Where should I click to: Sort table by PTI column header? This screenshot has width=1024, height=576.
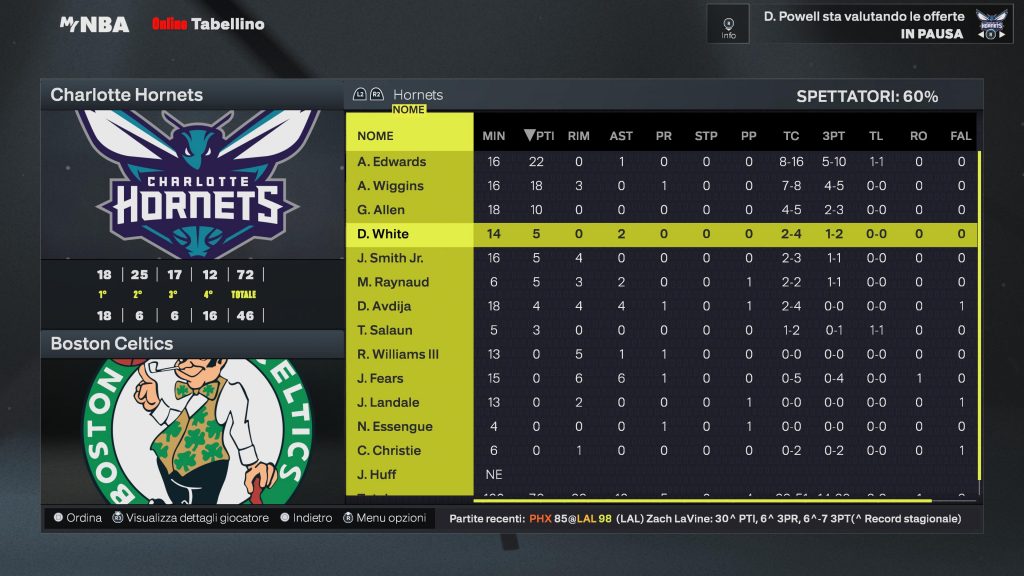(540, 136)
